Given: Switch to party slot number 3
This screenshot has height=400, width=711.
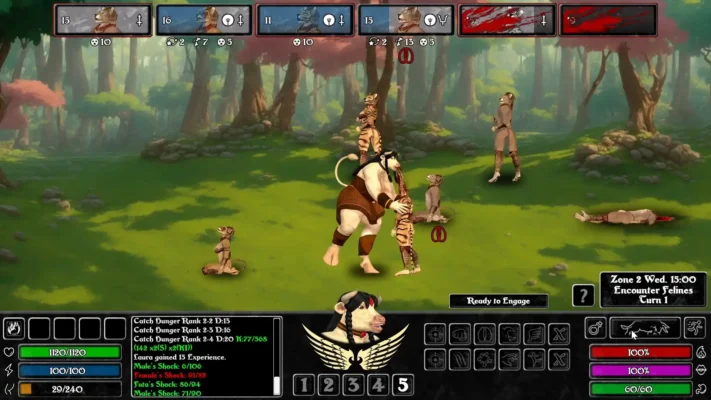Looking at the screenshot, I should coord(353,384).
